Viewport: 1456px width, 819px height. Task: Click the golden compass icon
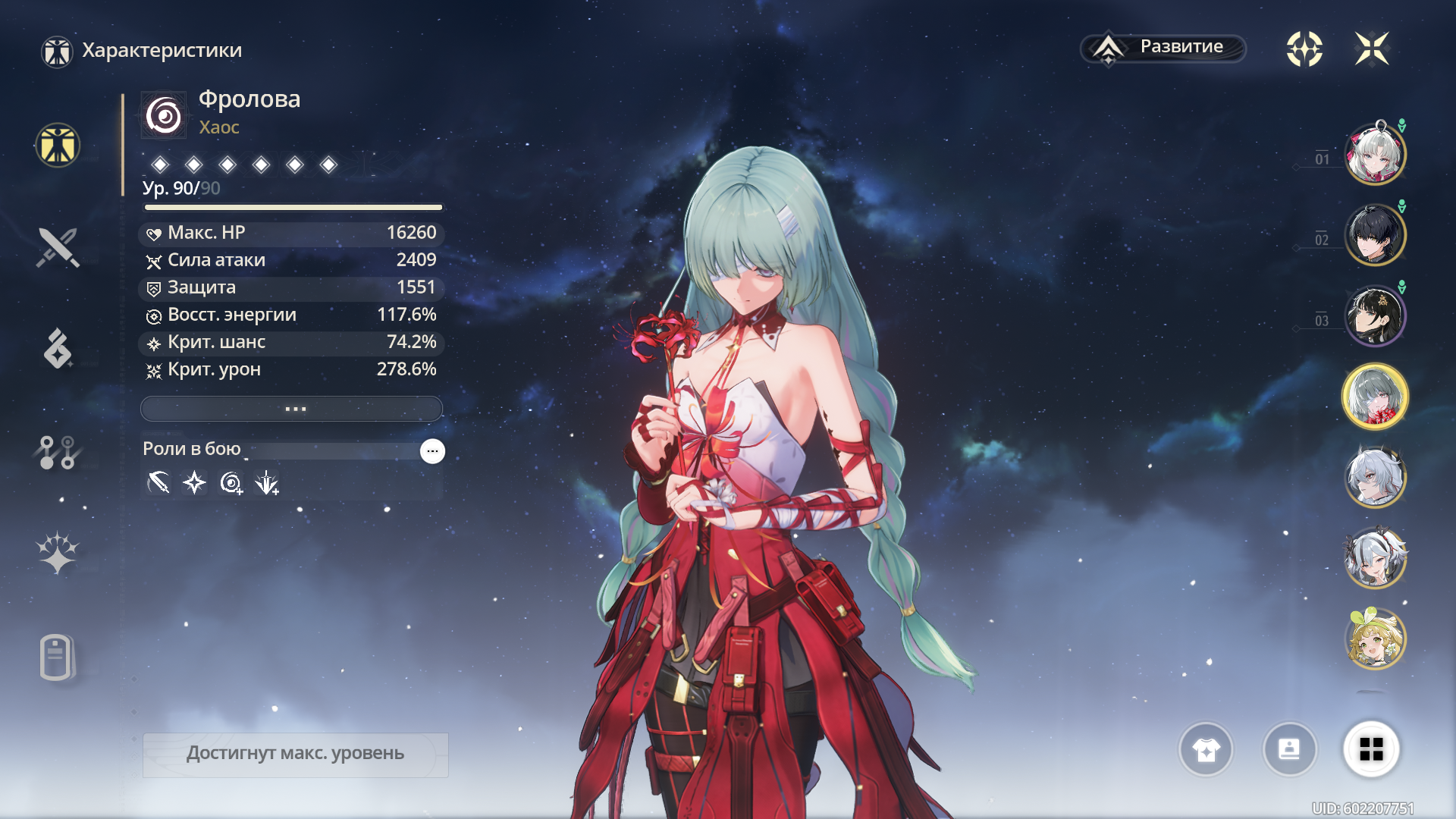pyautogui.click(x=1304, y=49)
